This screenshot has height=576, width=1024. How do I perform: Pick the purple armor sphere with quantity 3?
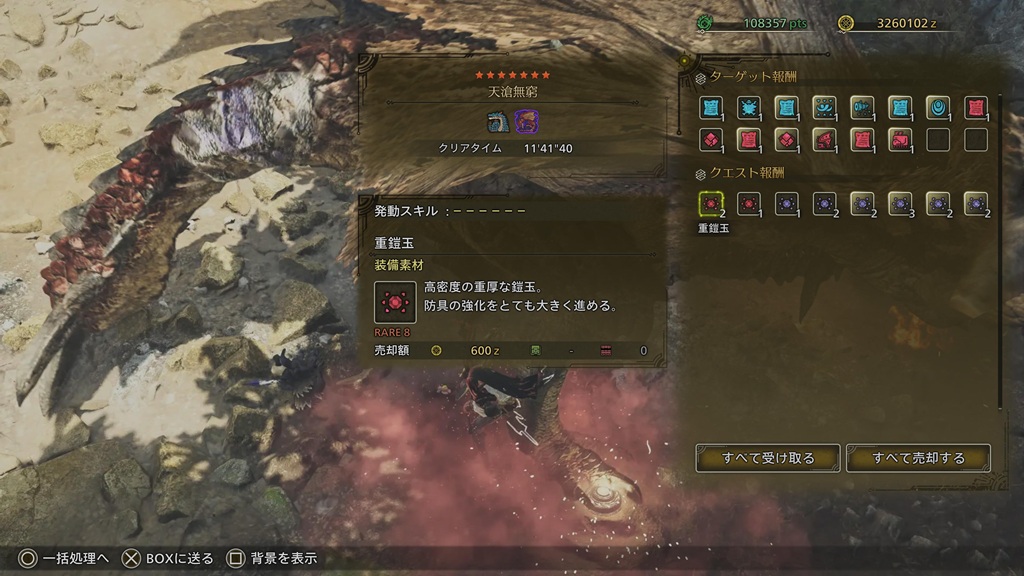click(x=899, y=204)
